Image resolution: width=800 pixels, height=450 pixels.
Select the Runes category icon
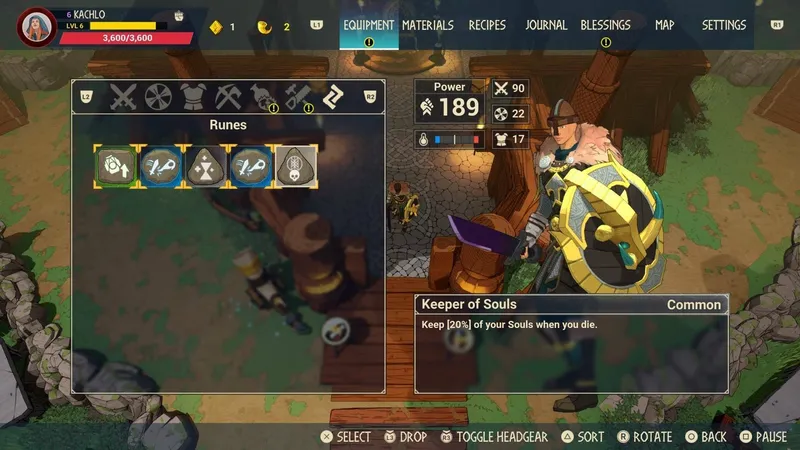pos(332,97)
